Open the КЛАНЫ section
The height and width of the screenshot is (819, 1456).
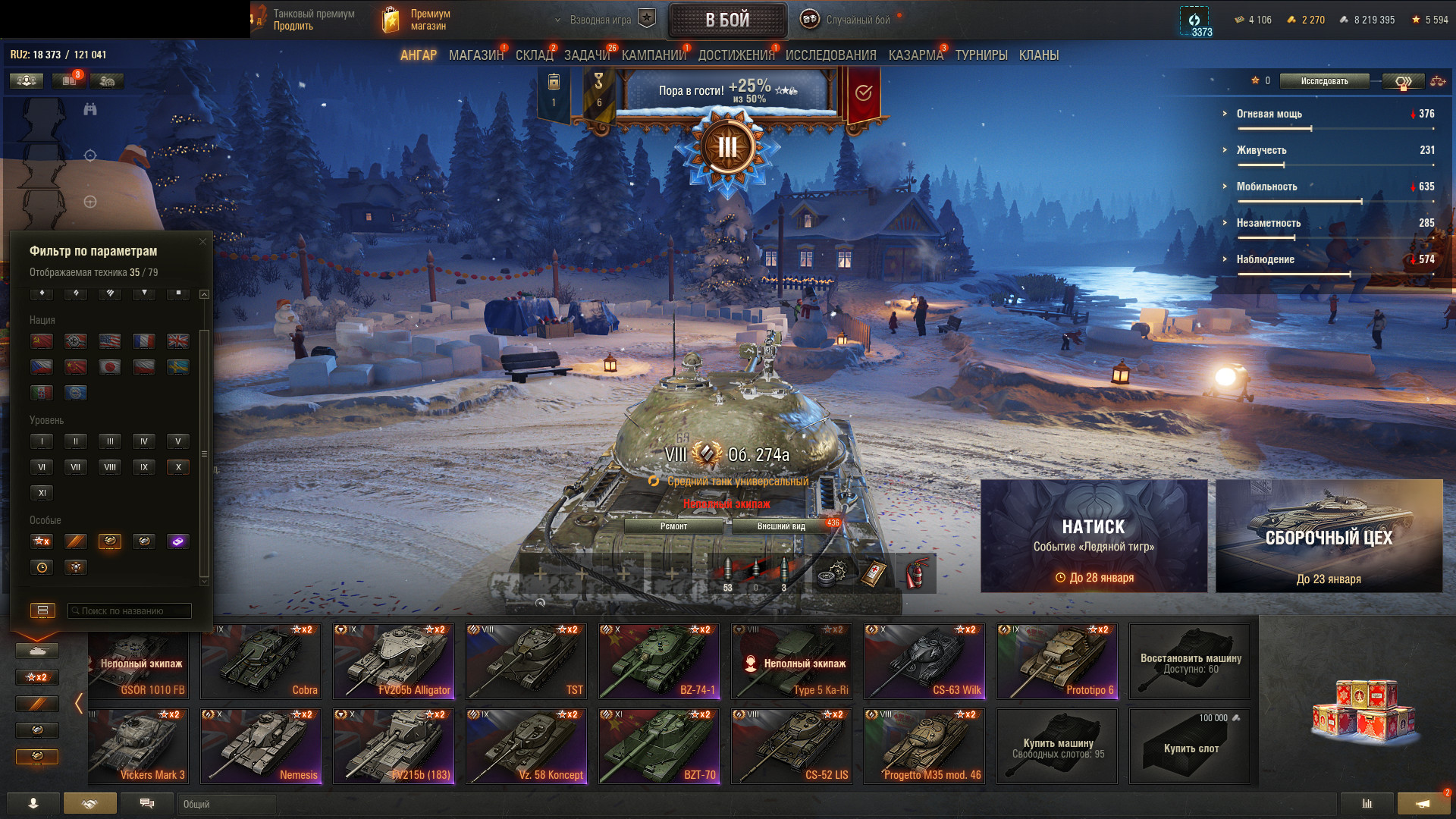(x=1038, y=55)
